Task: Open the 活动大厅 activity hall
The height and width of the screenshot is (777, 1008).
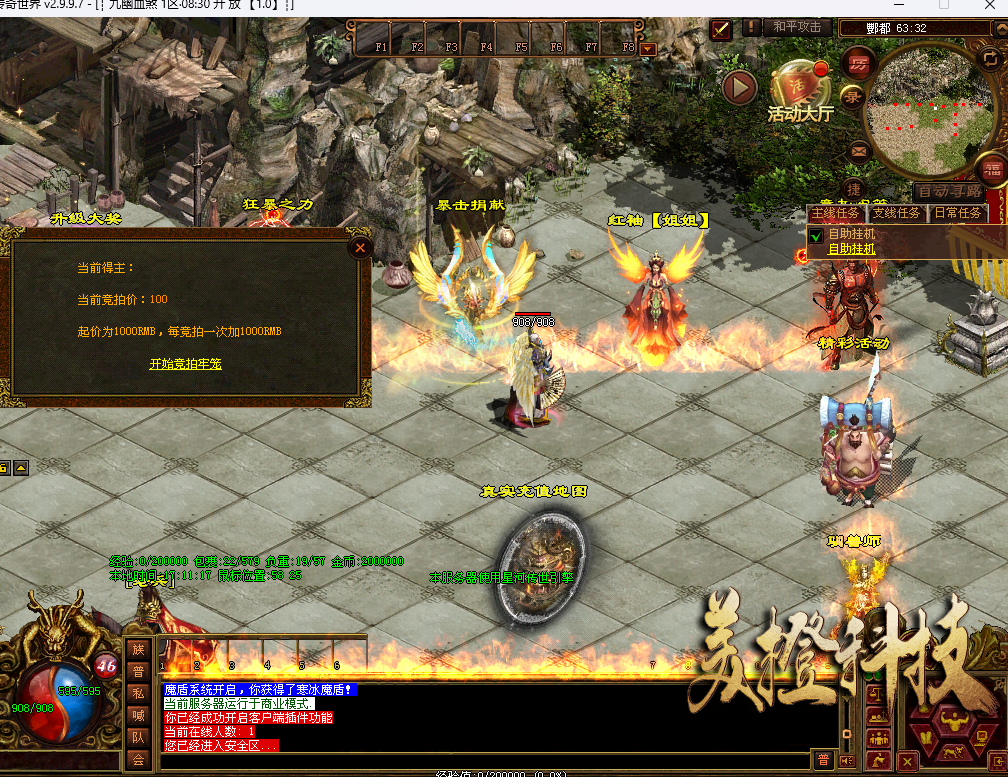Action: 799,92
